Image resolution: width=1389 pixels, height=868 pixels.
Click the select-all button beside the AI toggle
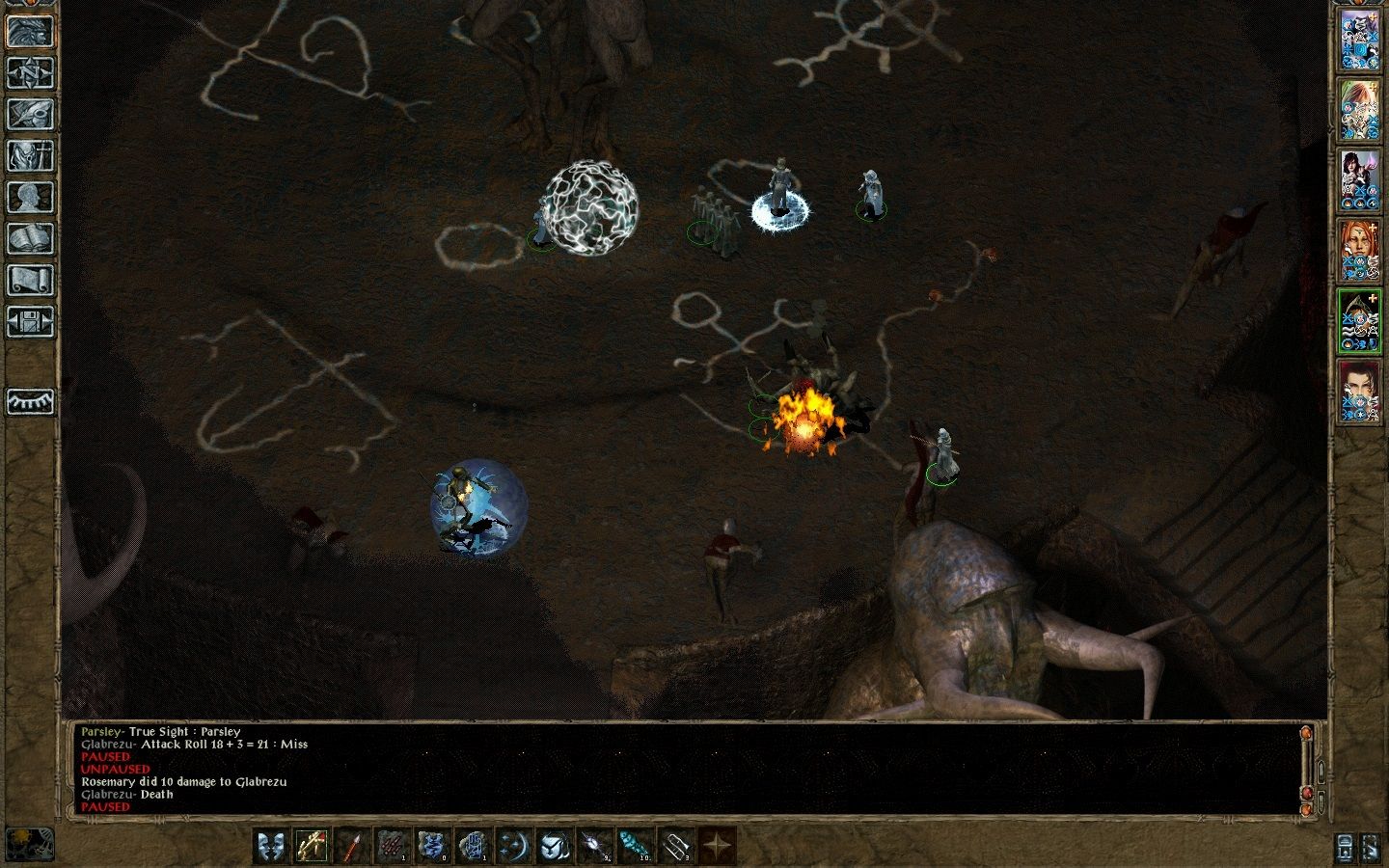coord(1345,848)
